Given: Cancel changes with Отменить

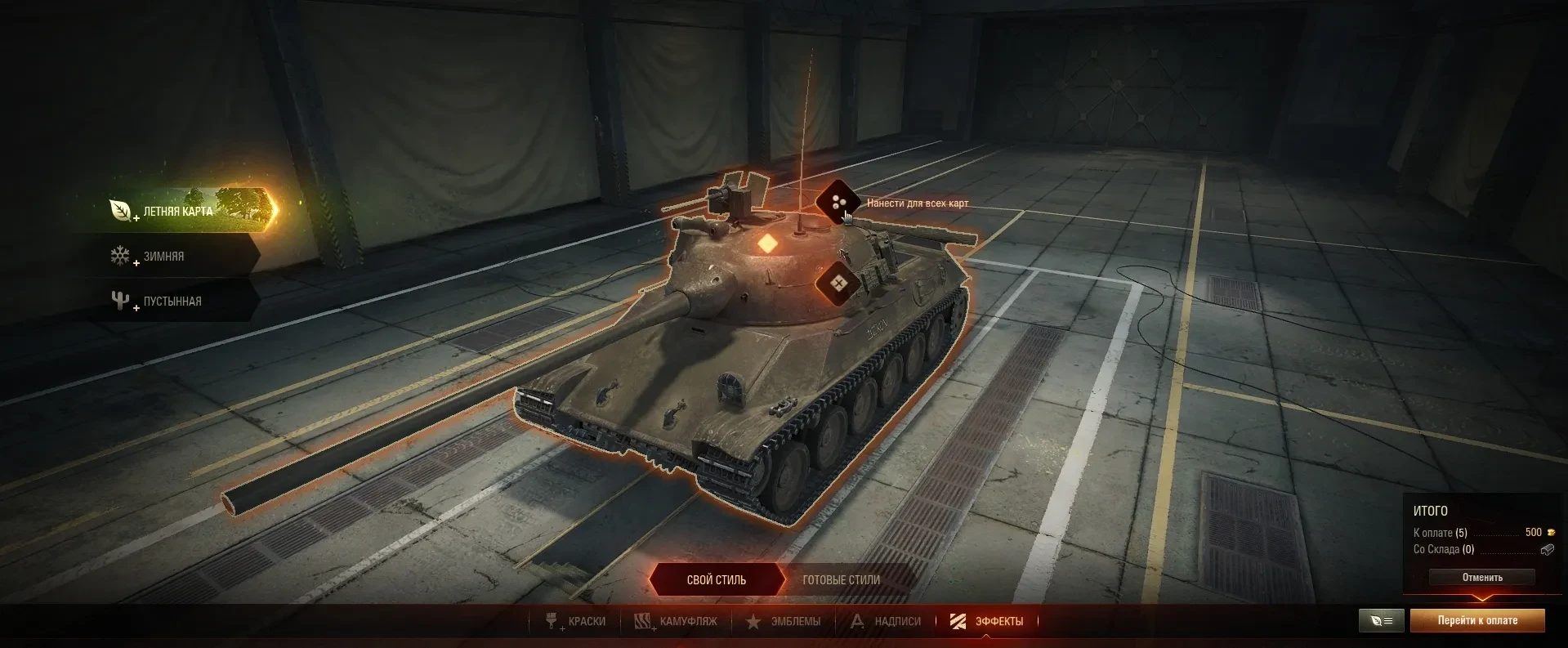Looking at the screenshot, I should pyautogui.click(x=1481, y=578).
